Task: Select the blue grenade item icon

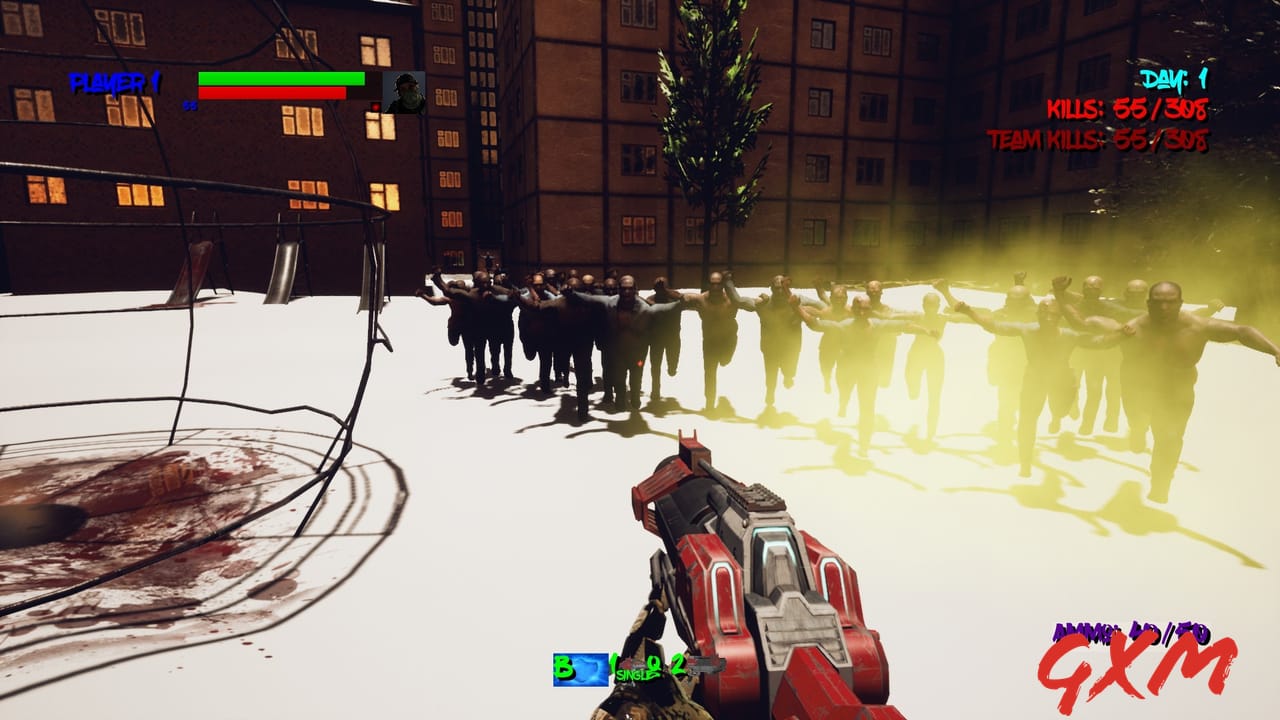Action: [580, 668]
